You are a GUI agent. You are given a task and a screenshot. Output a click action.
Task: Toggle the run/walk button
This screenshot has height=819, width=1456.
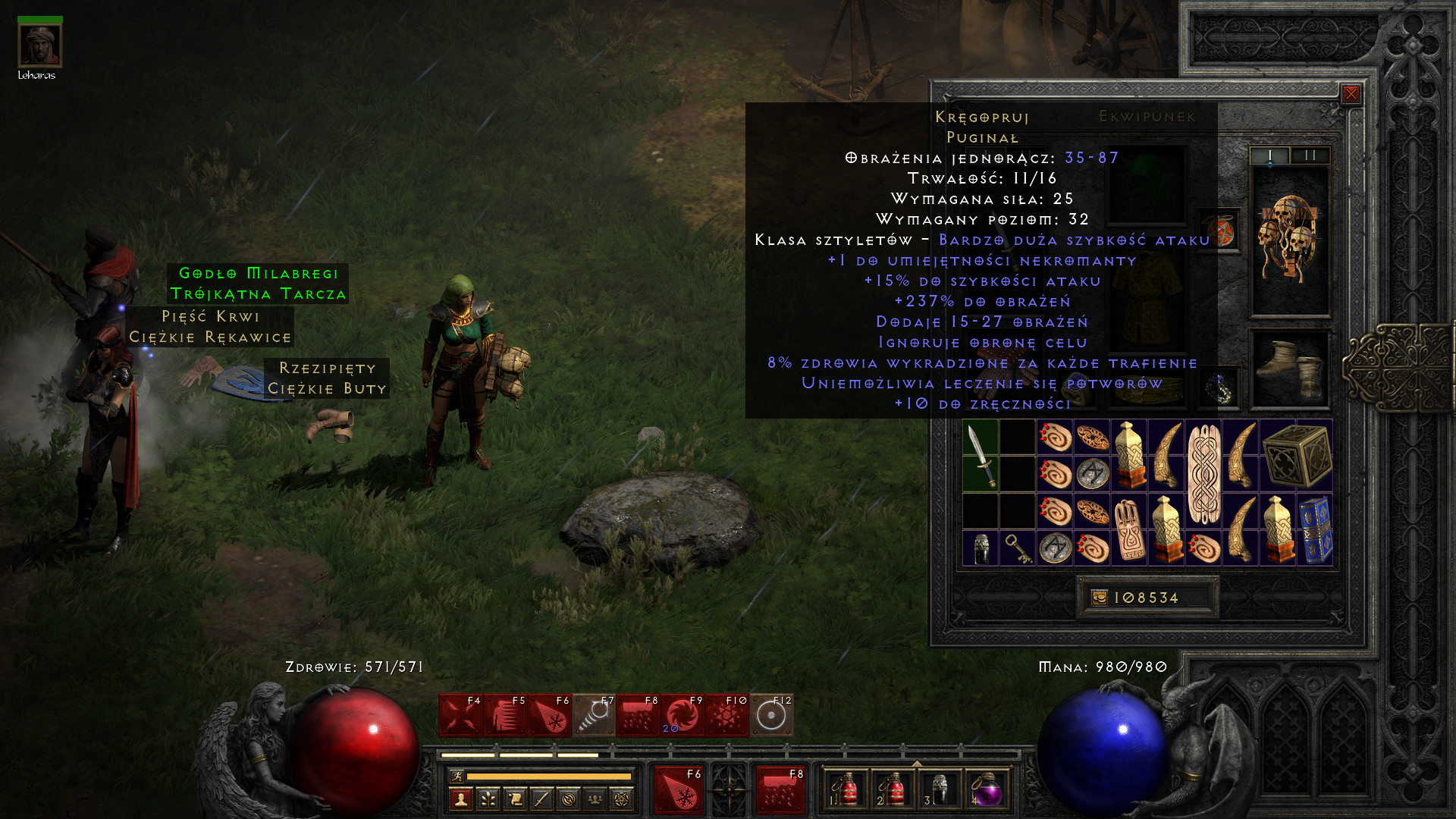point(457,776)
